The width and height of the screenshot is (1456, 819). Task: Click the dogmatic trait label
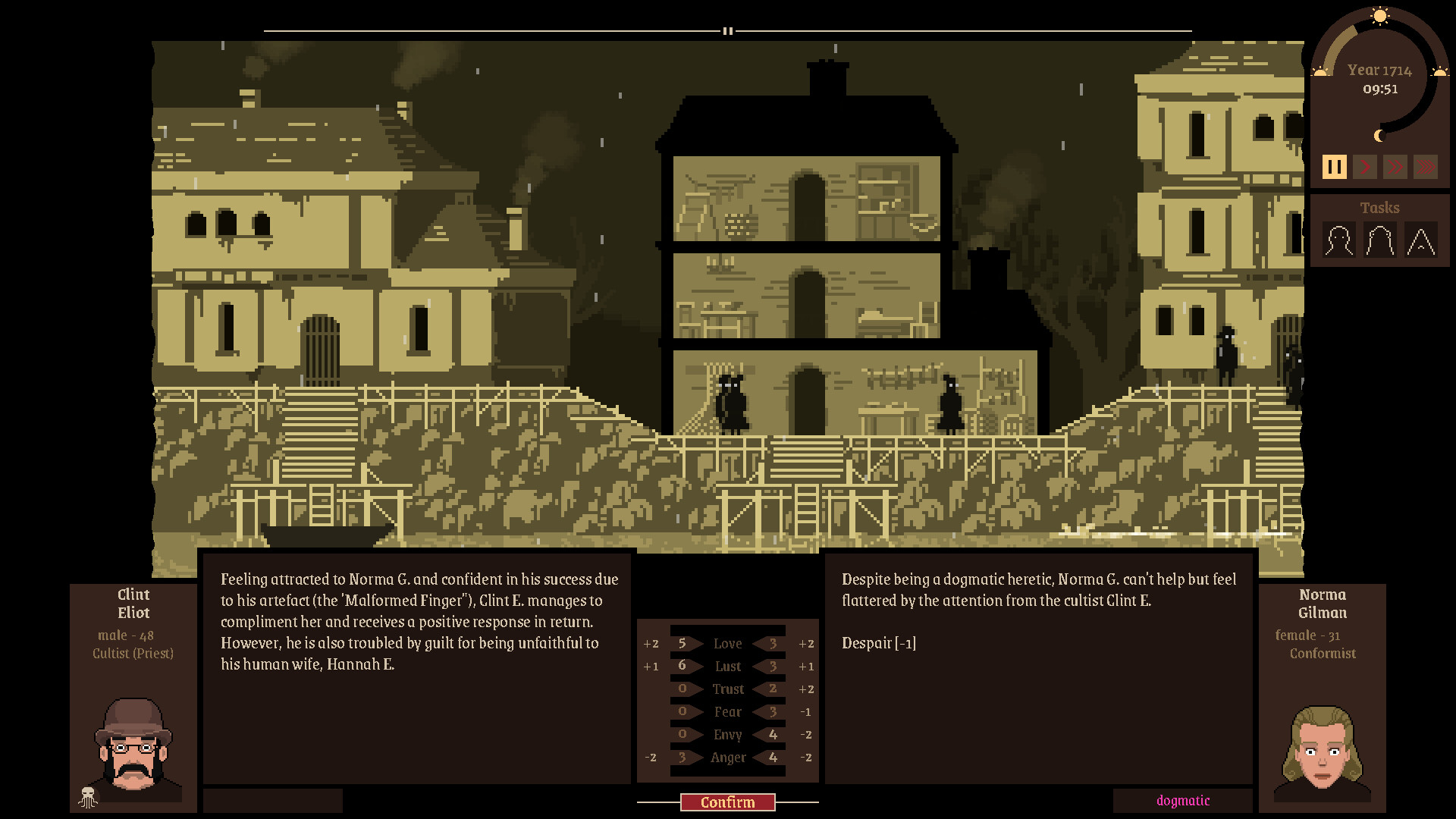pyautogui.click(x=1182, y=800)
